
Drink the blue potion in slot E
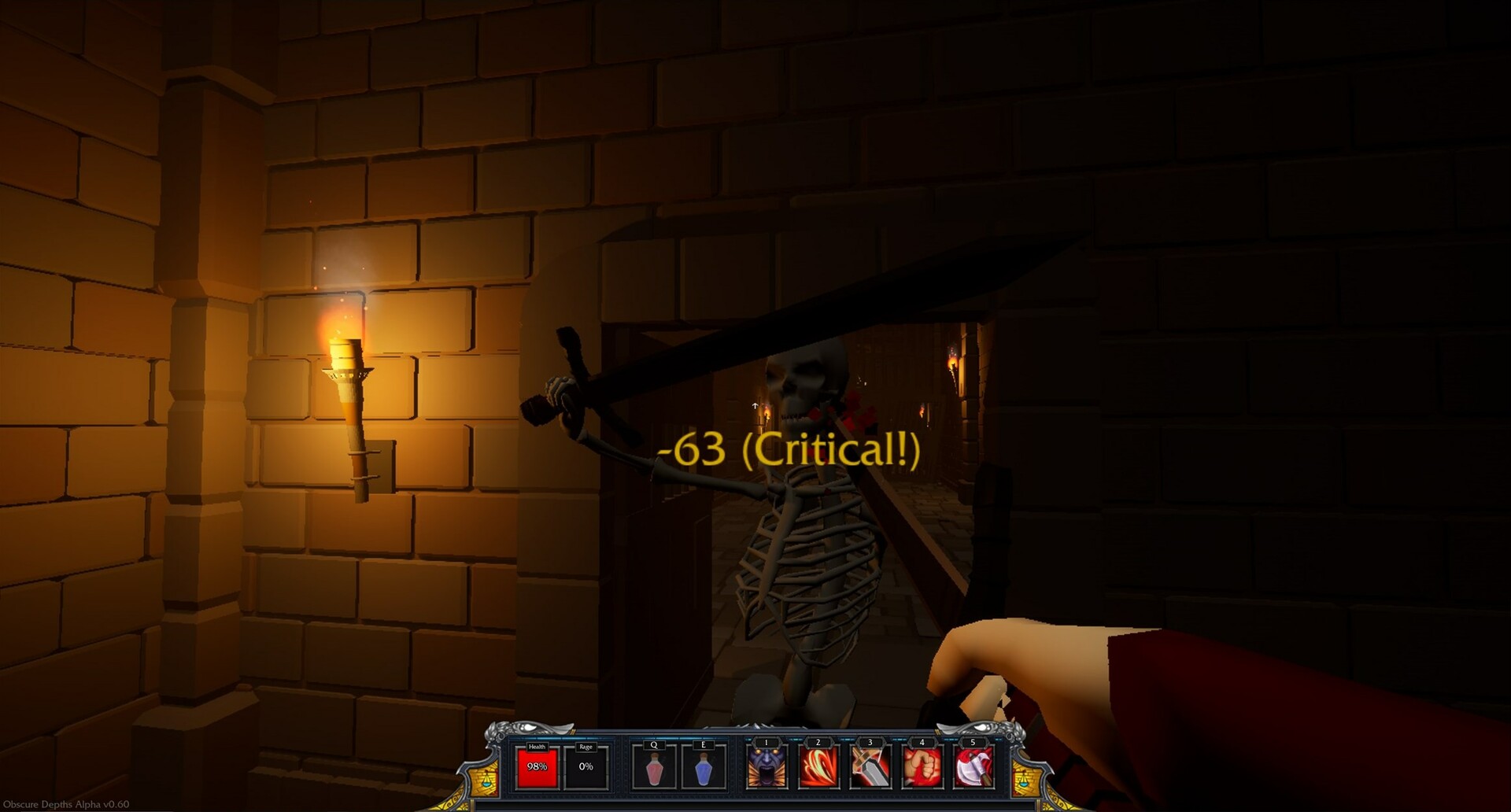703,770
